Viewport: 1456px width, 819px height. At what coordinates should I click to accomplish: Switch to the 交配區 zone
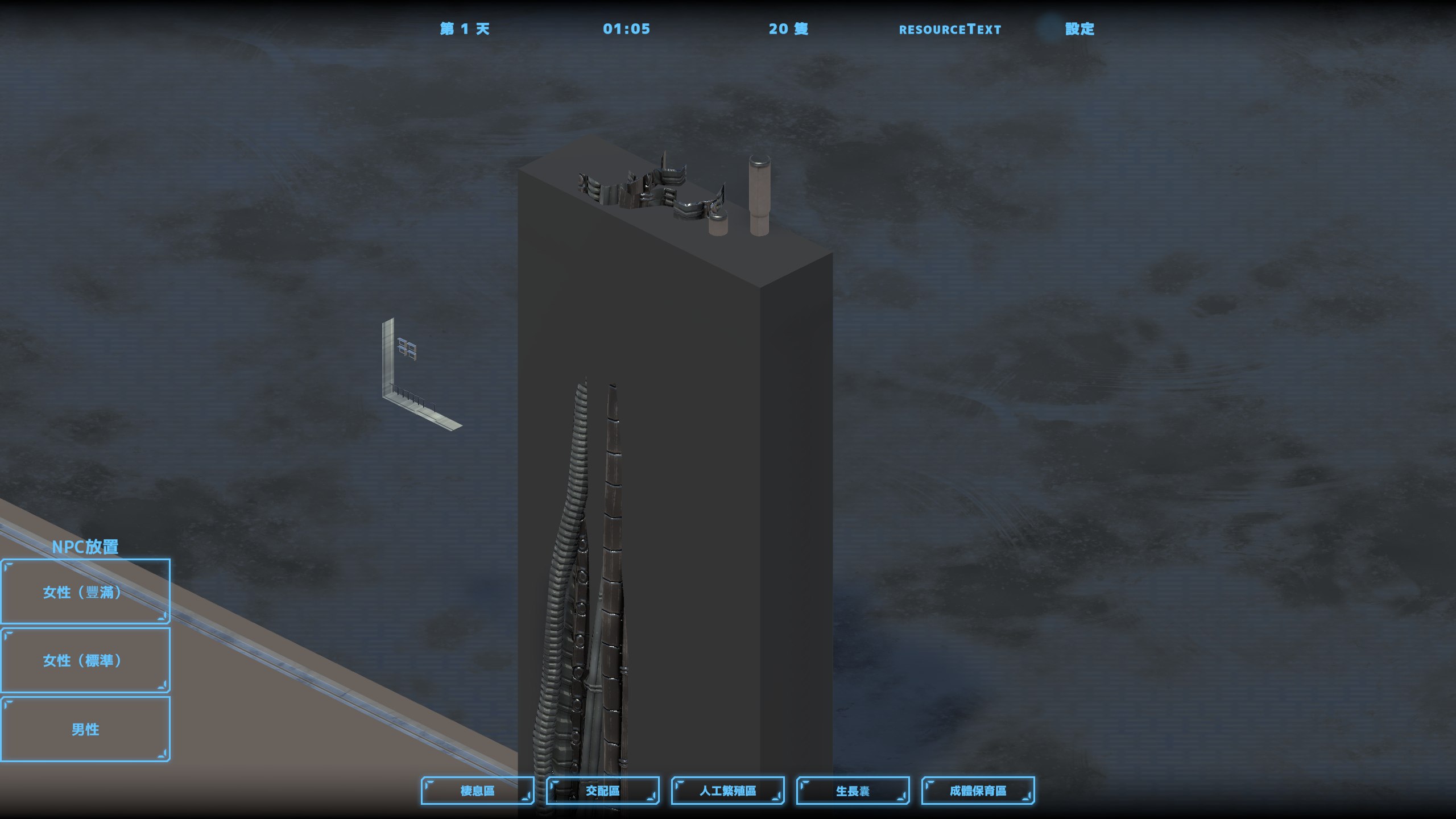click(x=602, y=791)
